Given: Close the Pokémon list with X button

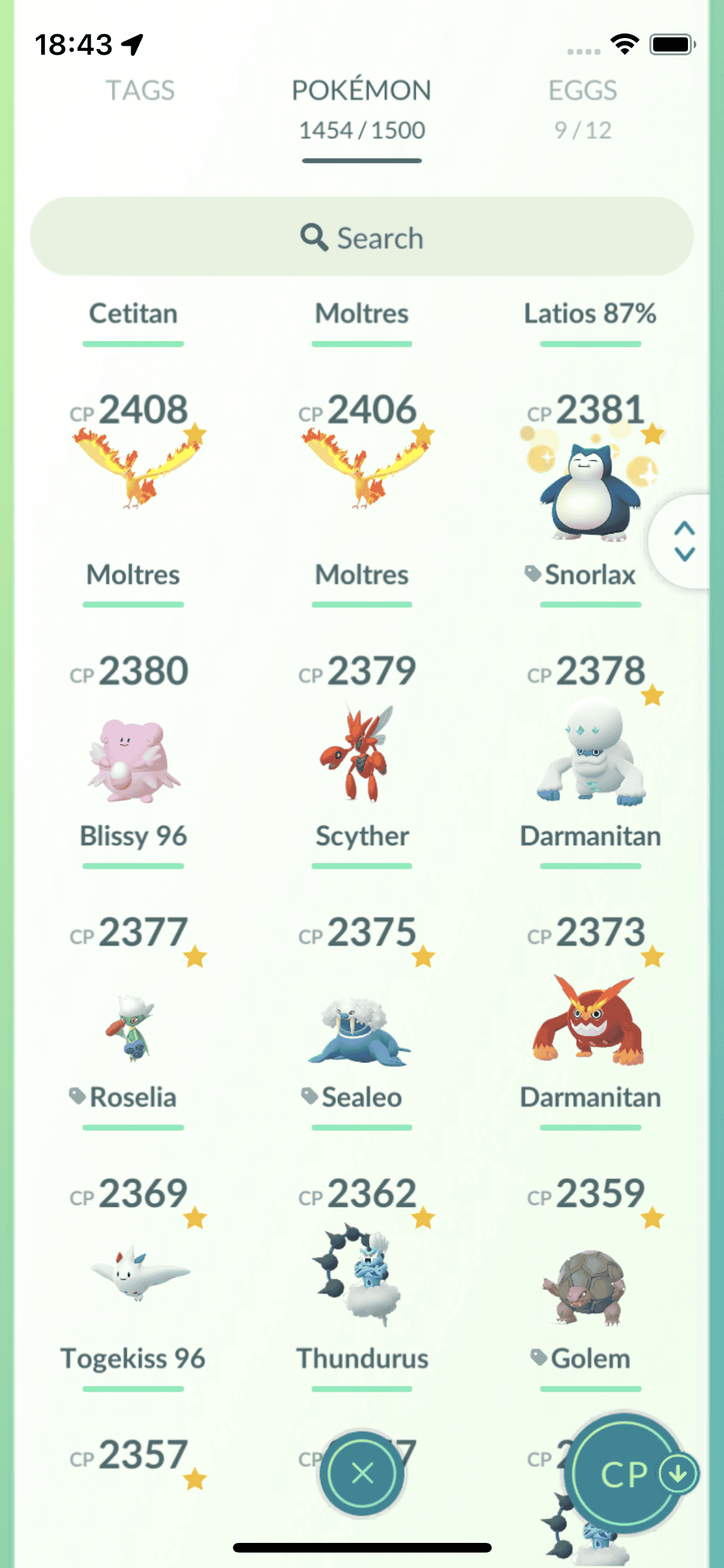Looking at the screenshot, I should pos(362,1473).
